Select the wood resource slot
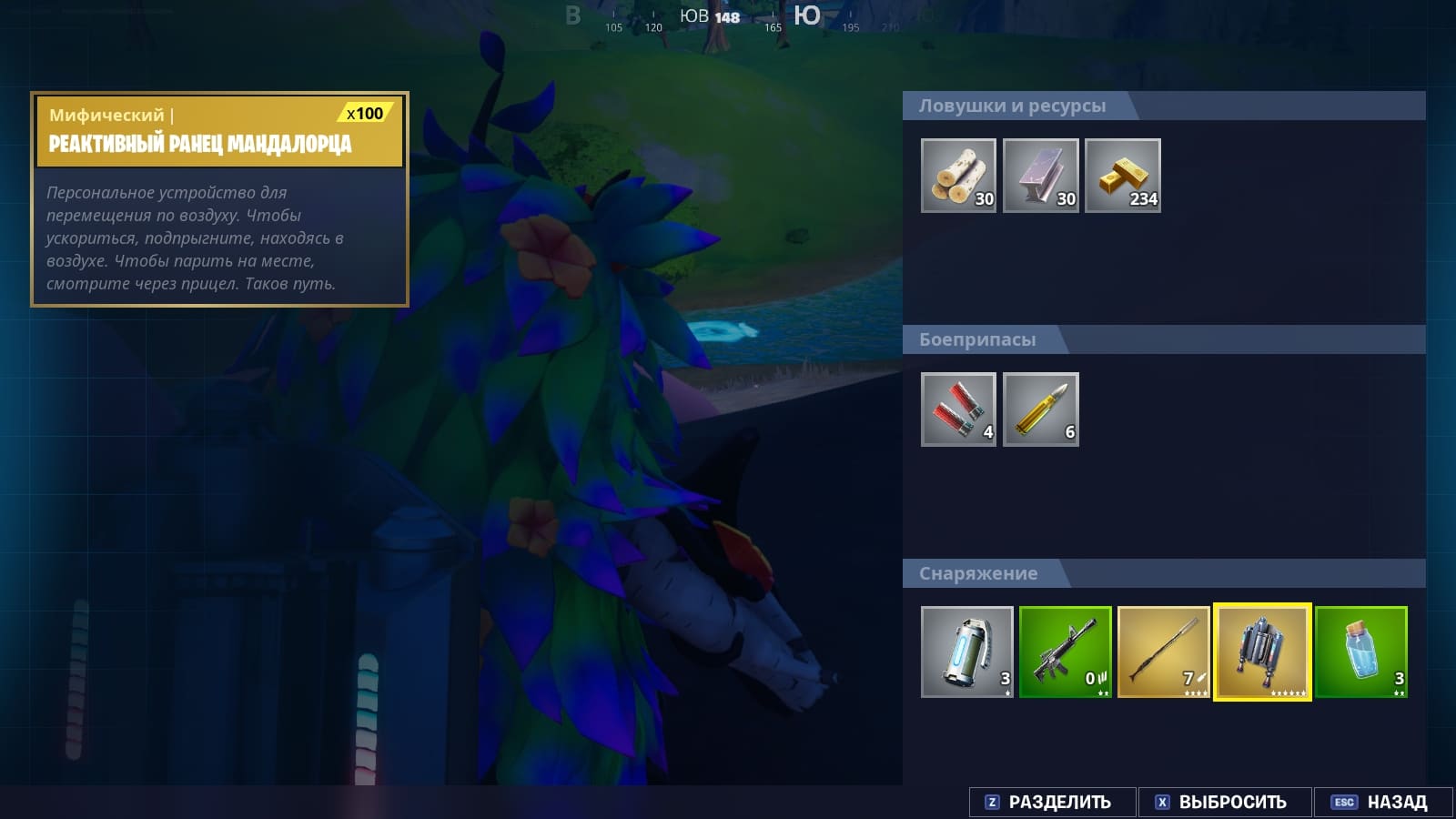The width and height of the screenshot is (1456, 819). pyautogui.click(x=958, y=176)
